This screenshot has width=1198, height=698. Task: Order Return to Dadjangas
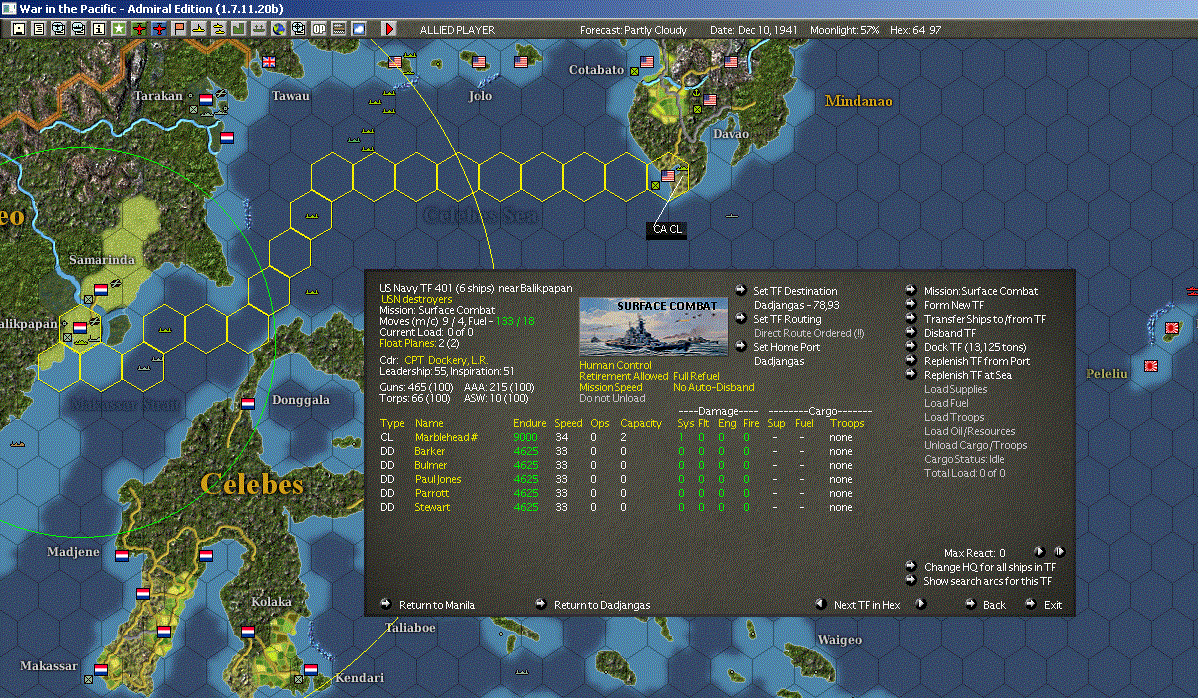pyautogui.click(x=601, y=605)
